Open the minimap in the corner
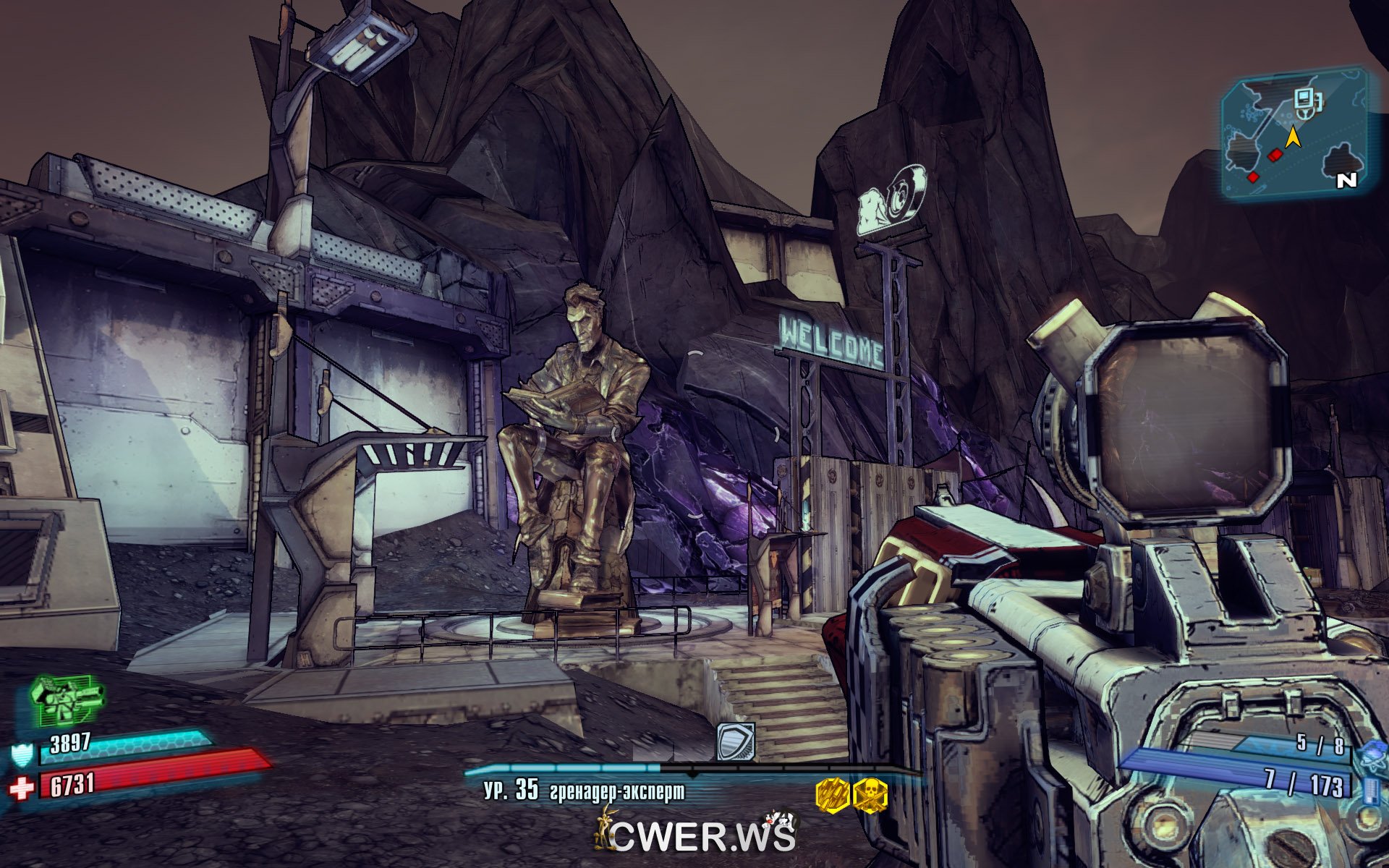The image size is (1389, 868). pos(1294,134)
